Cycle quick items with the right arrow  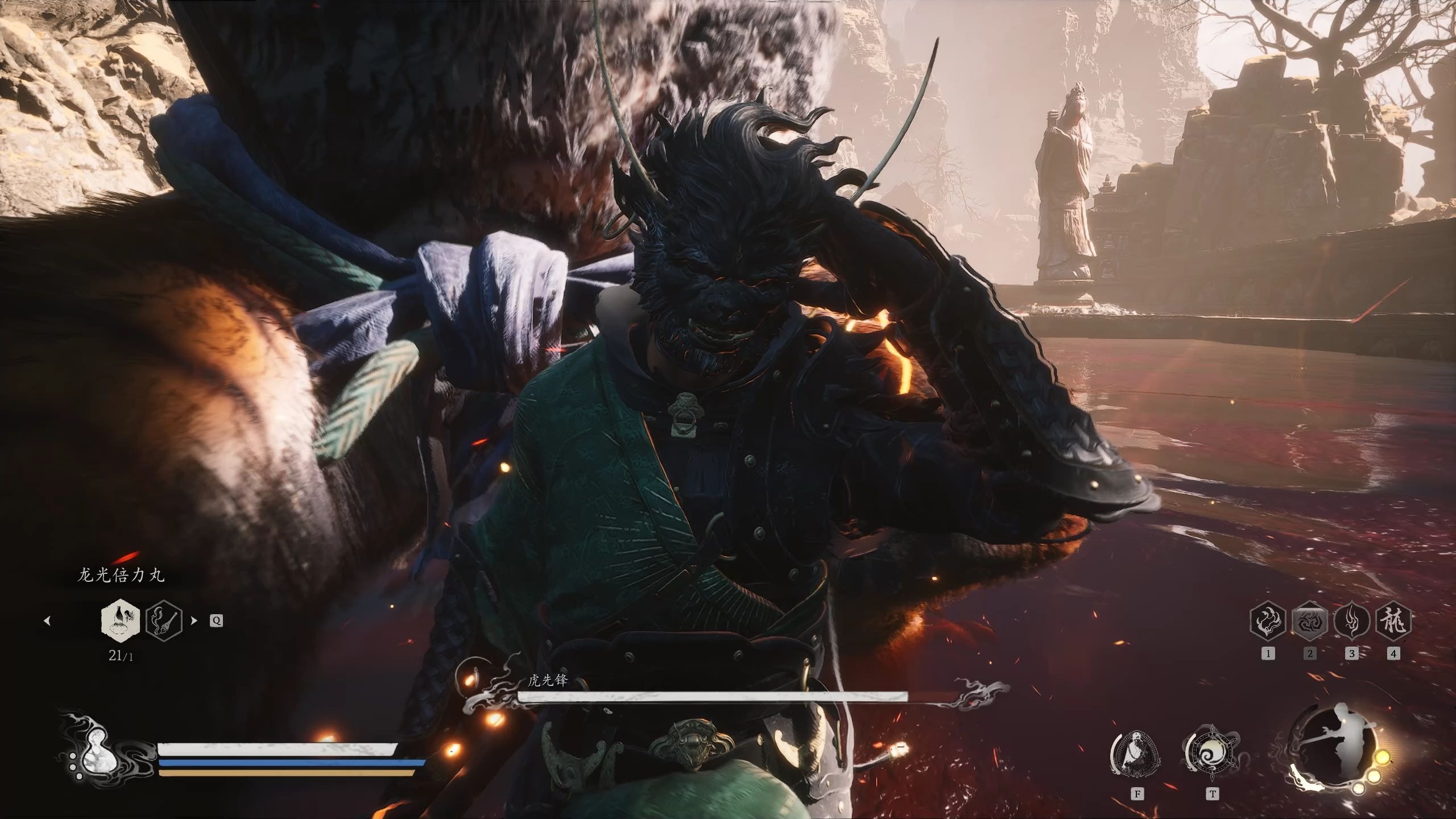pyautogui.click(x=194, y=621)
